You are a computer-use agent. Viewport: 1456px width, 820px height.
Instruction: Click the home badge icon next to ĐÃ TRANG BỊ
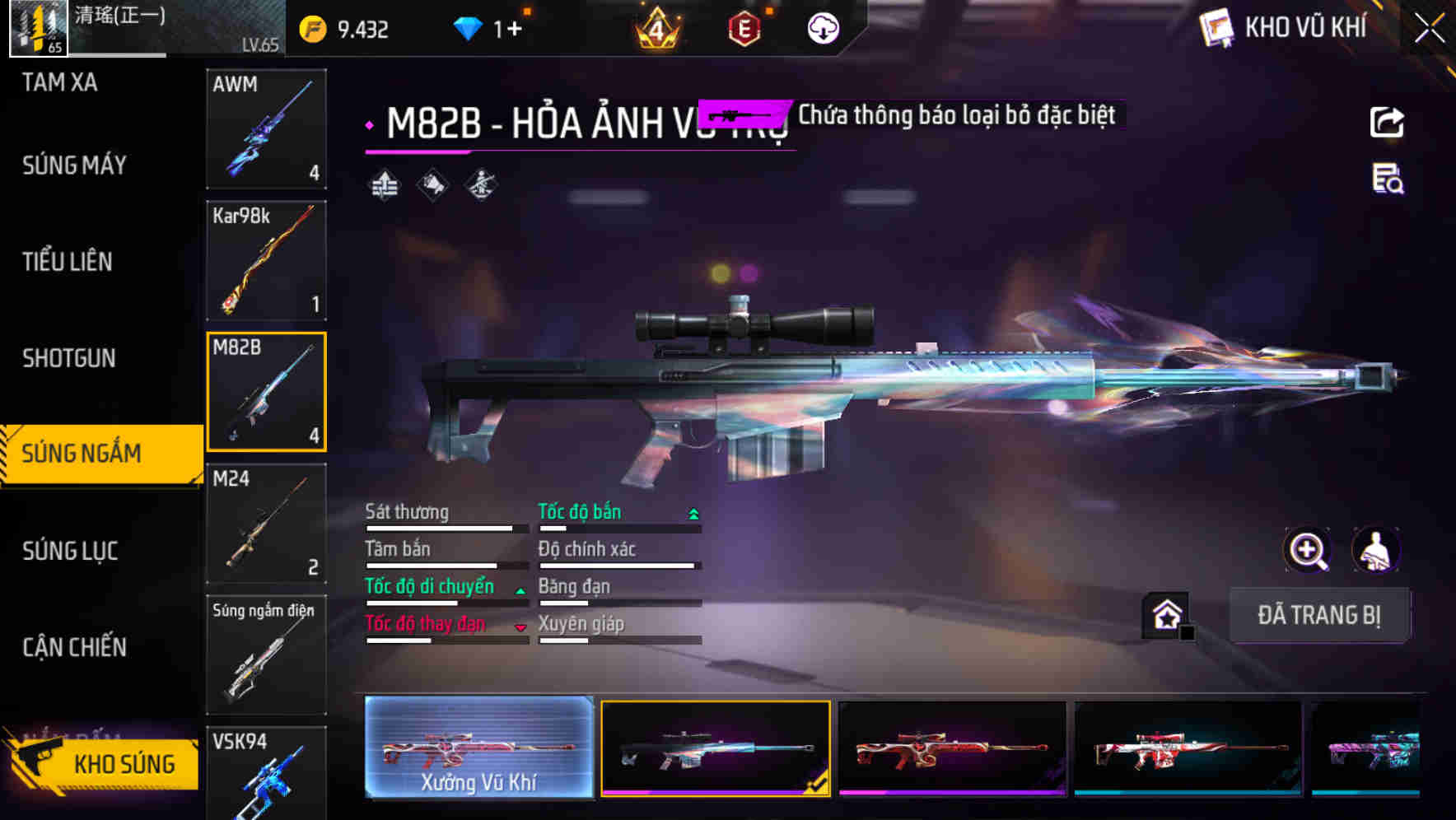(x=1166, y=615)
